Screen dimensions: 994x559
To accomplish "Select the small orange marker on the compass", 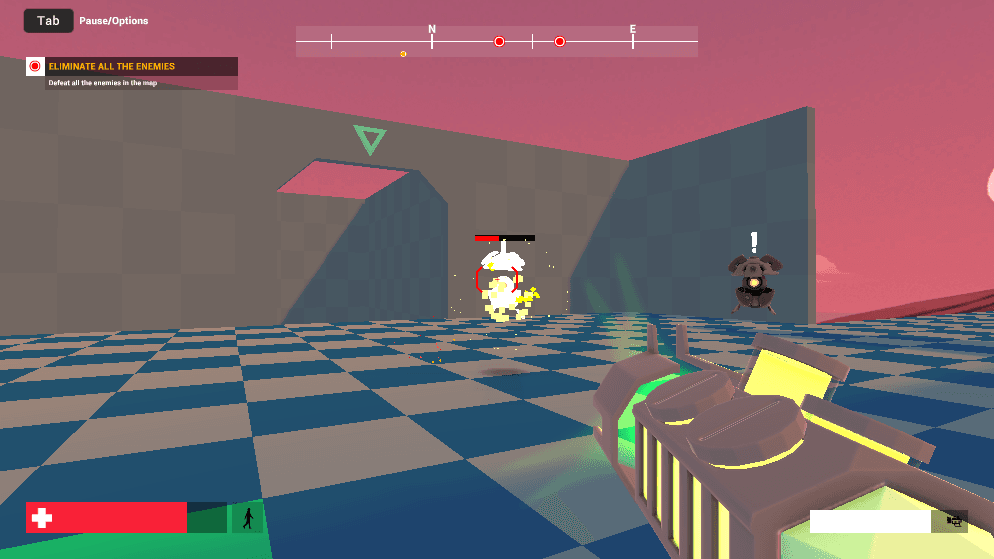I will (x=403, y=54).
